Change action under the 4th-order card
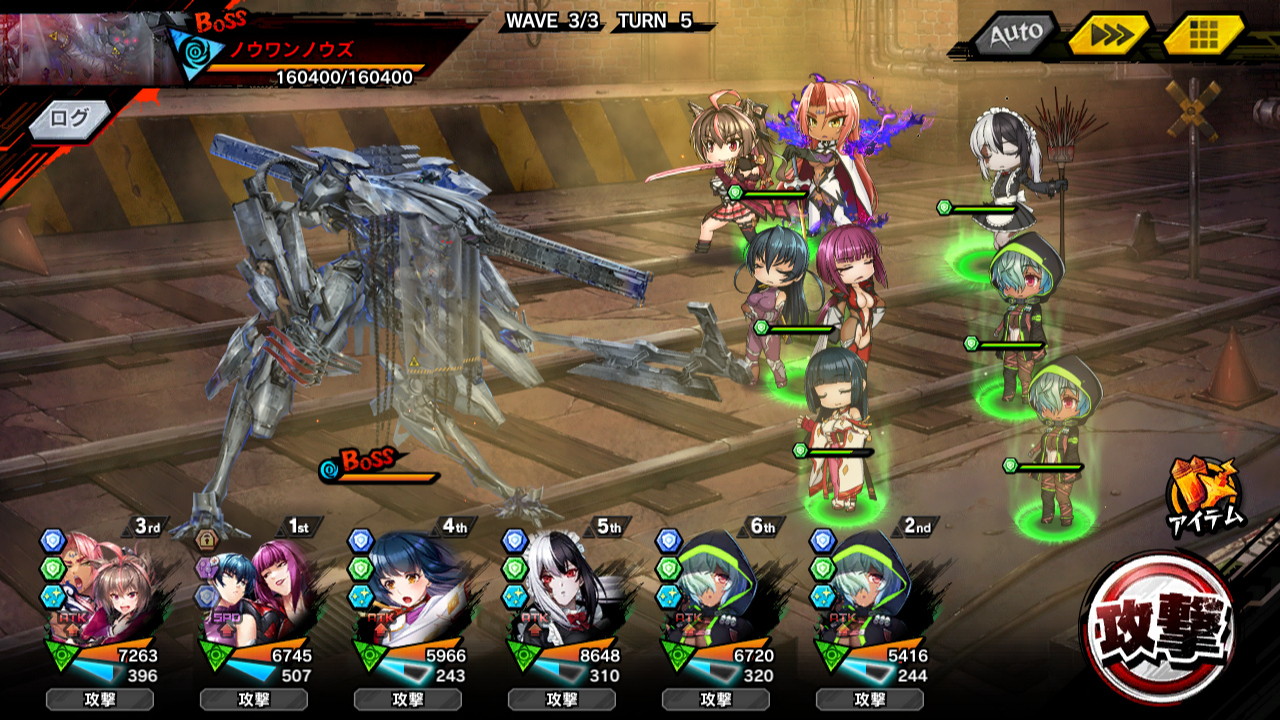 408,699
